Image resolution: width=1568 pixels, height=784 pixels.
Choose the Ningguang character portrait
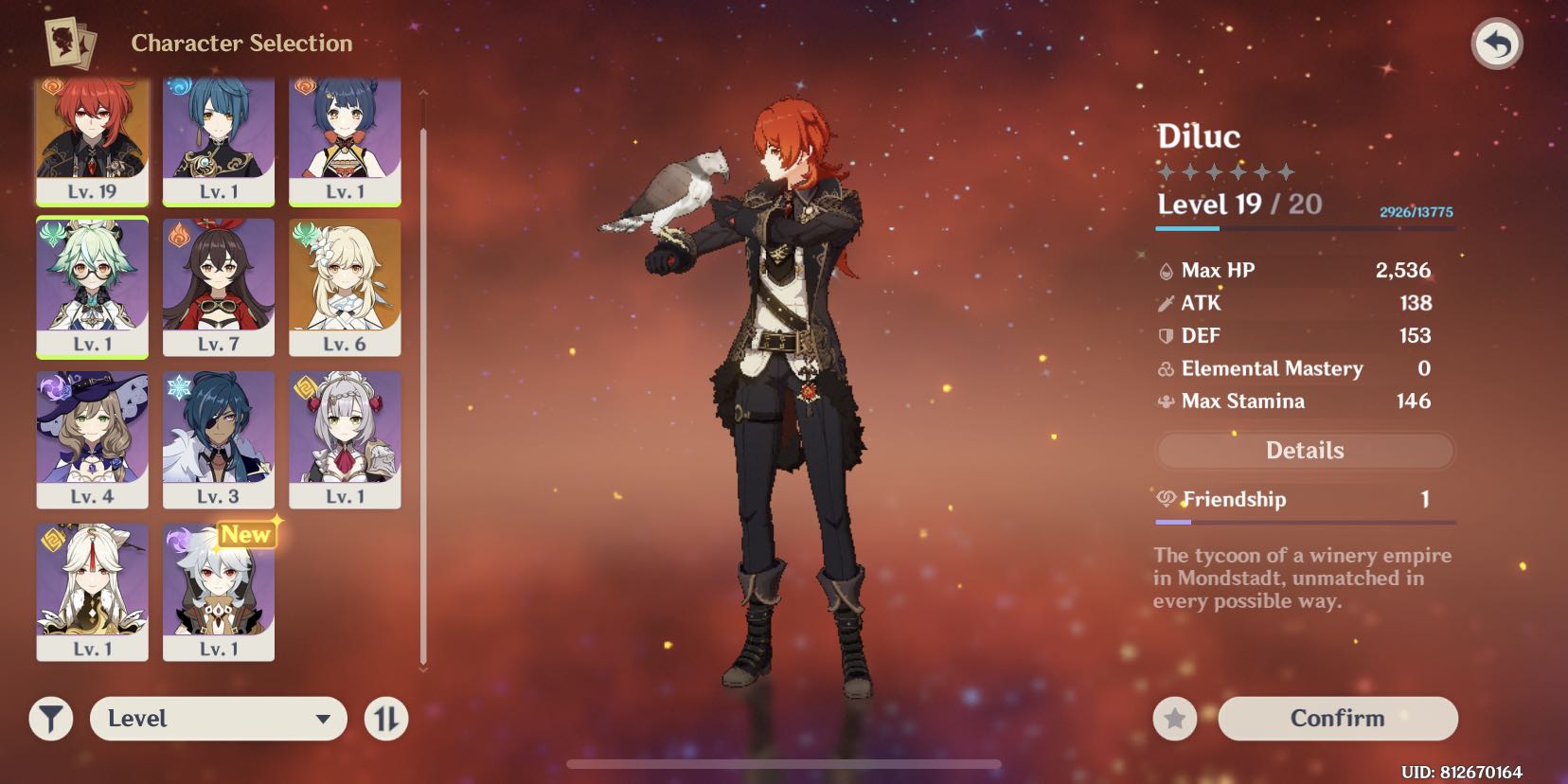click(92, 592)
